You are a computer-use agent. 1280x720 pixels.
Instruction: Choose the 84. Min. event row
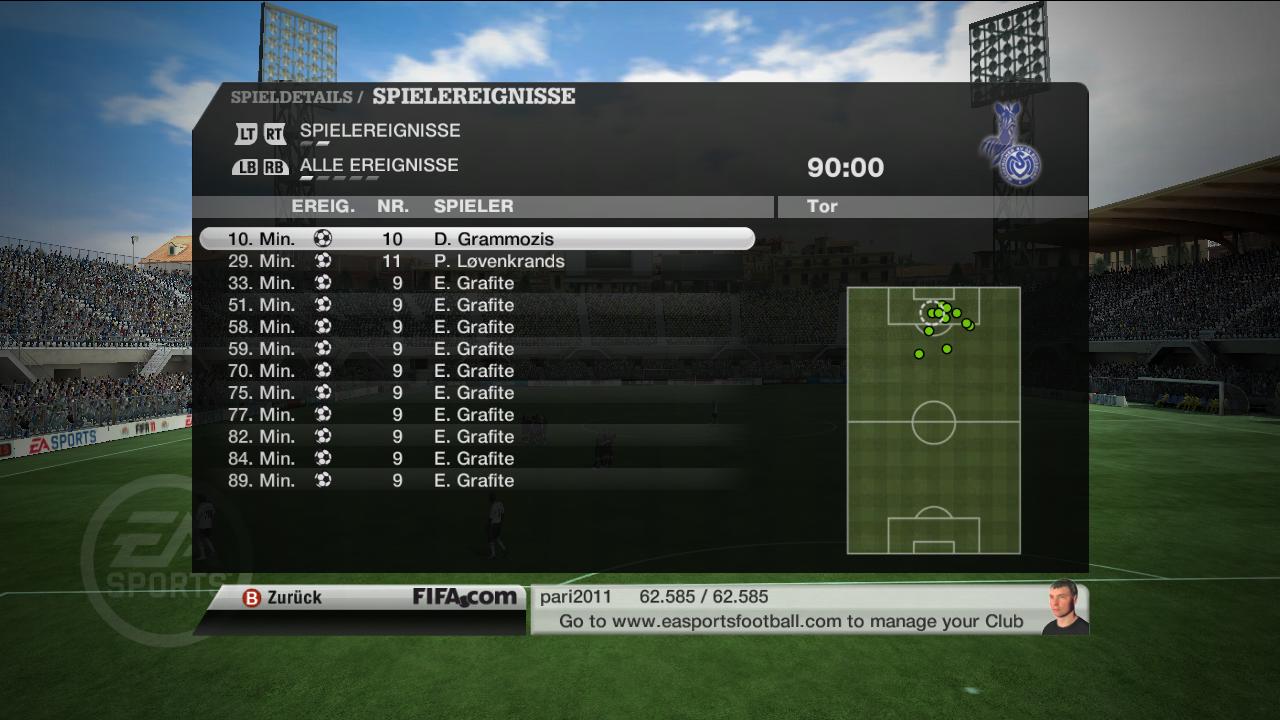(x=476, y=459)
